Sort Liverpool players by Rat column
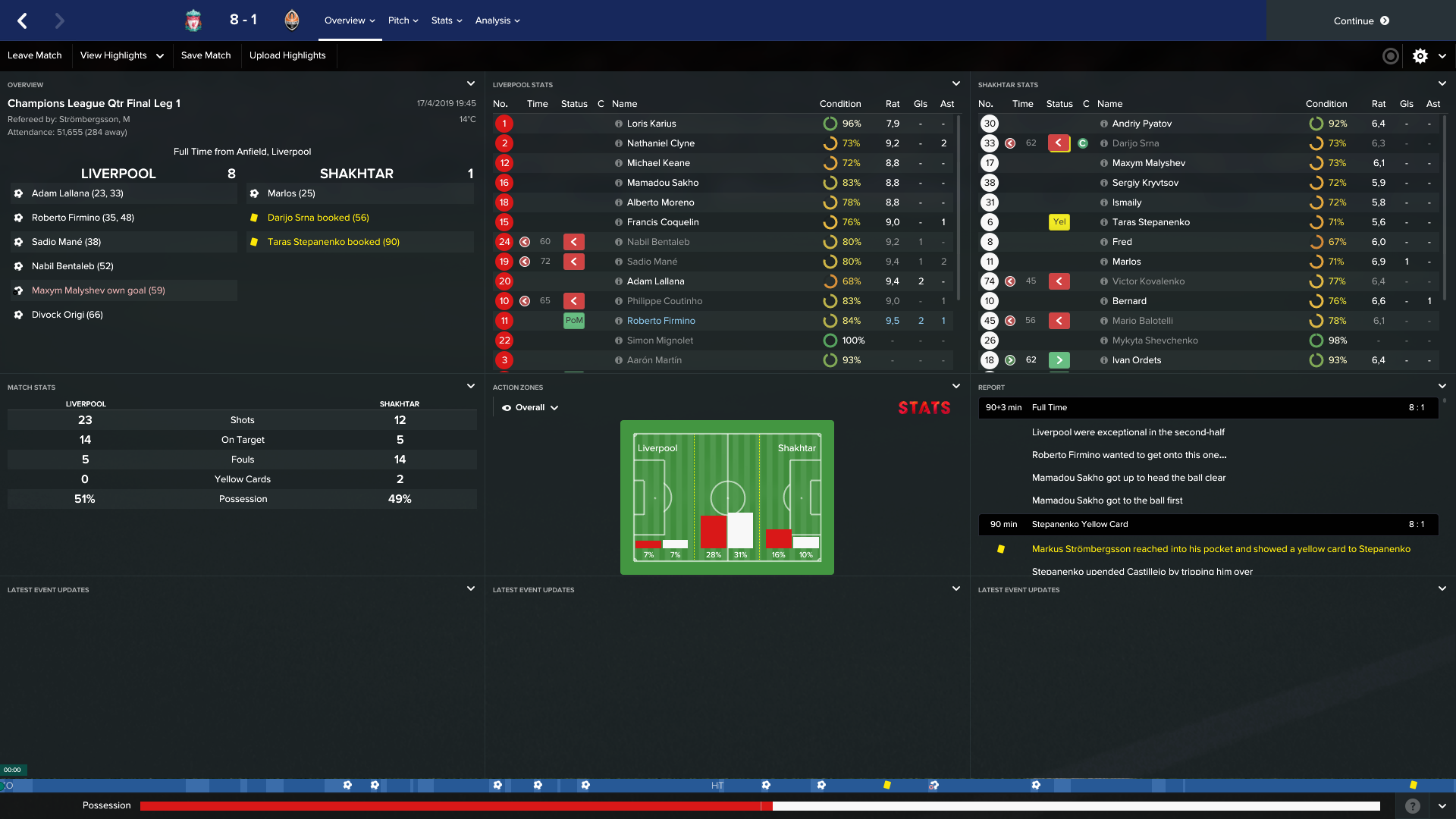Screen dimensions: 1456x819 (893, 104)
